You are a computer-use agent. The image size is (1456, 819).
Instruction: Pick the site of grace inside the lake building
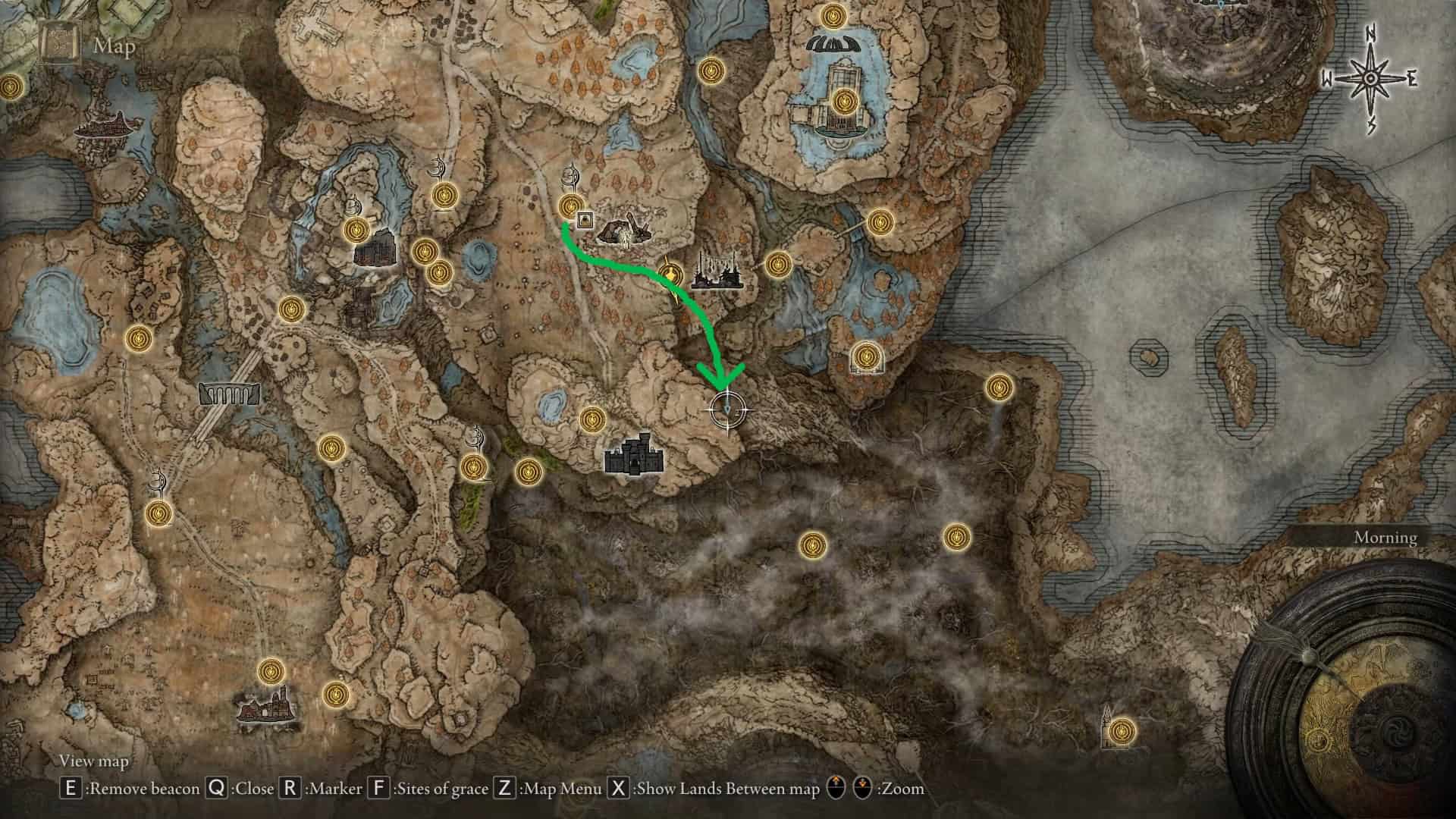[843, 101]
